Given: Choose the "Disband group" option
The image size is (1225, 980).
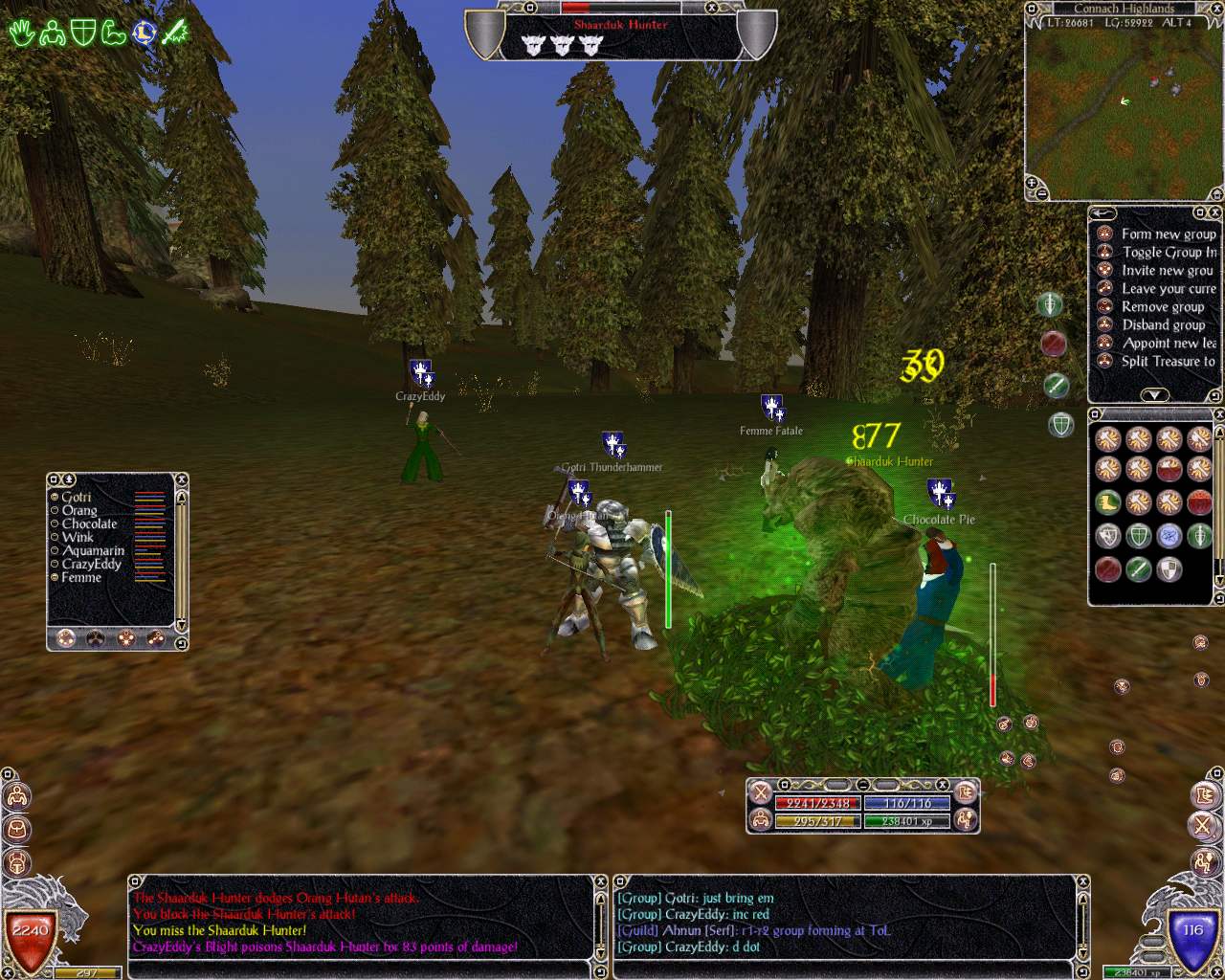Looking at the screenshot, I should pyautogui.click(x=1163, y=324).
